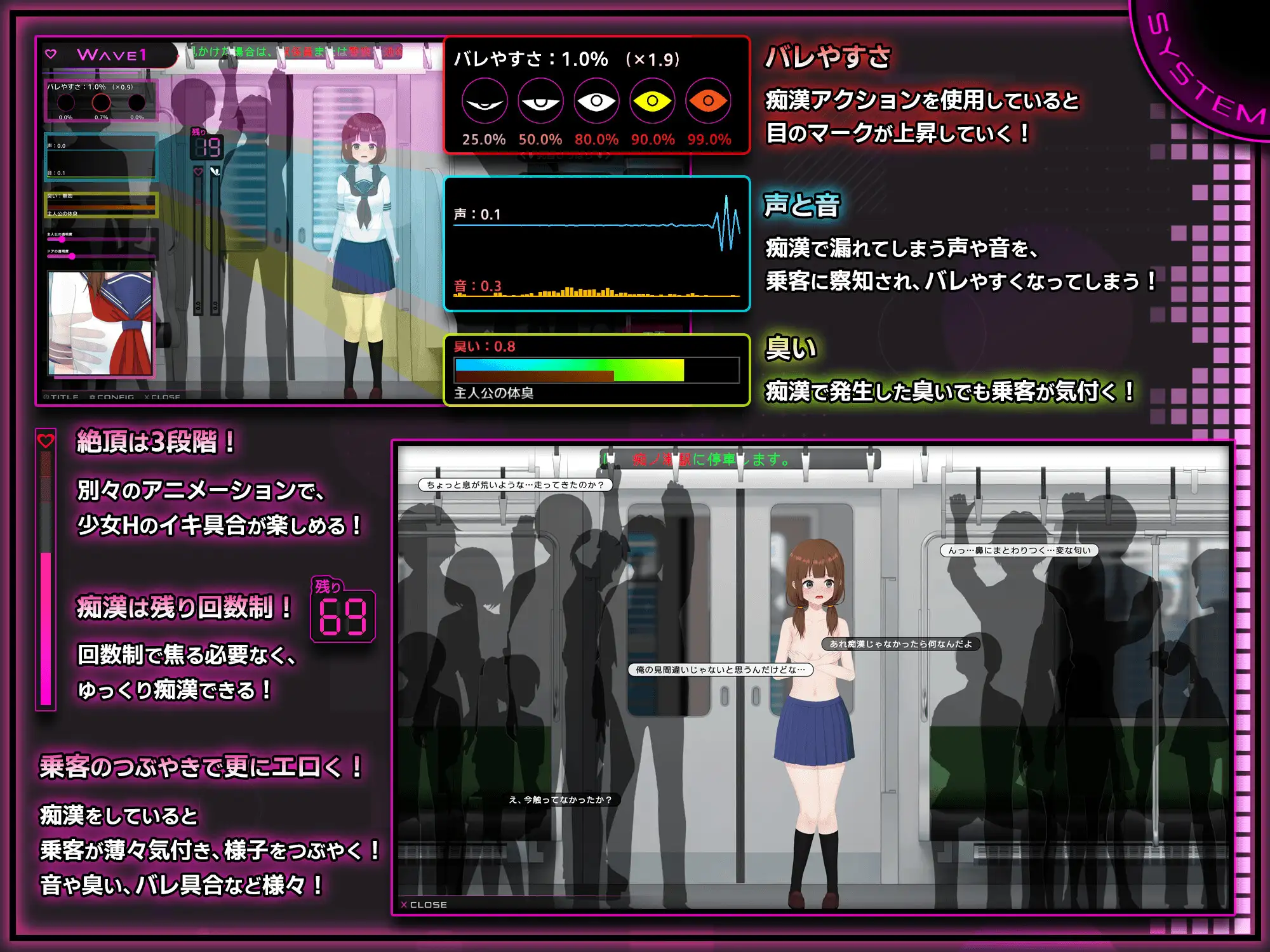
Task: Click the power icon next to TITLE
Action: [46, 397]
